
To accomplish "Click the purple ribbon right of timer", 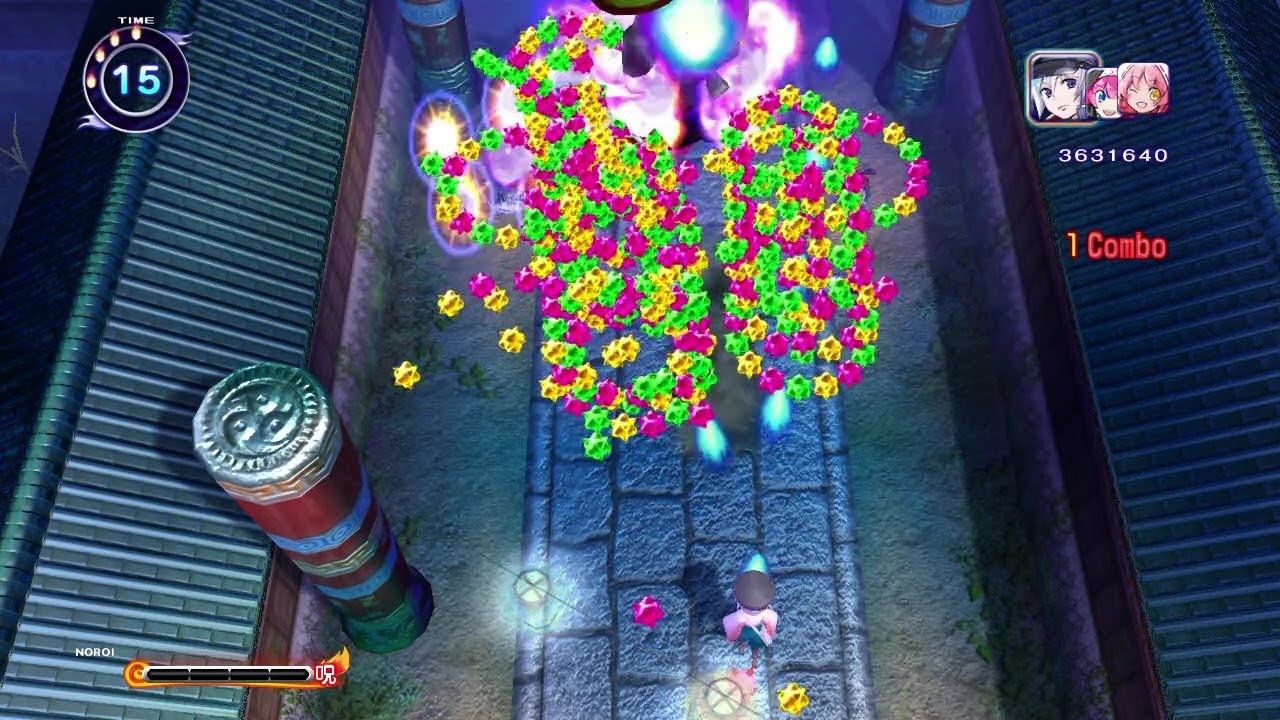I will coord(184,37).
